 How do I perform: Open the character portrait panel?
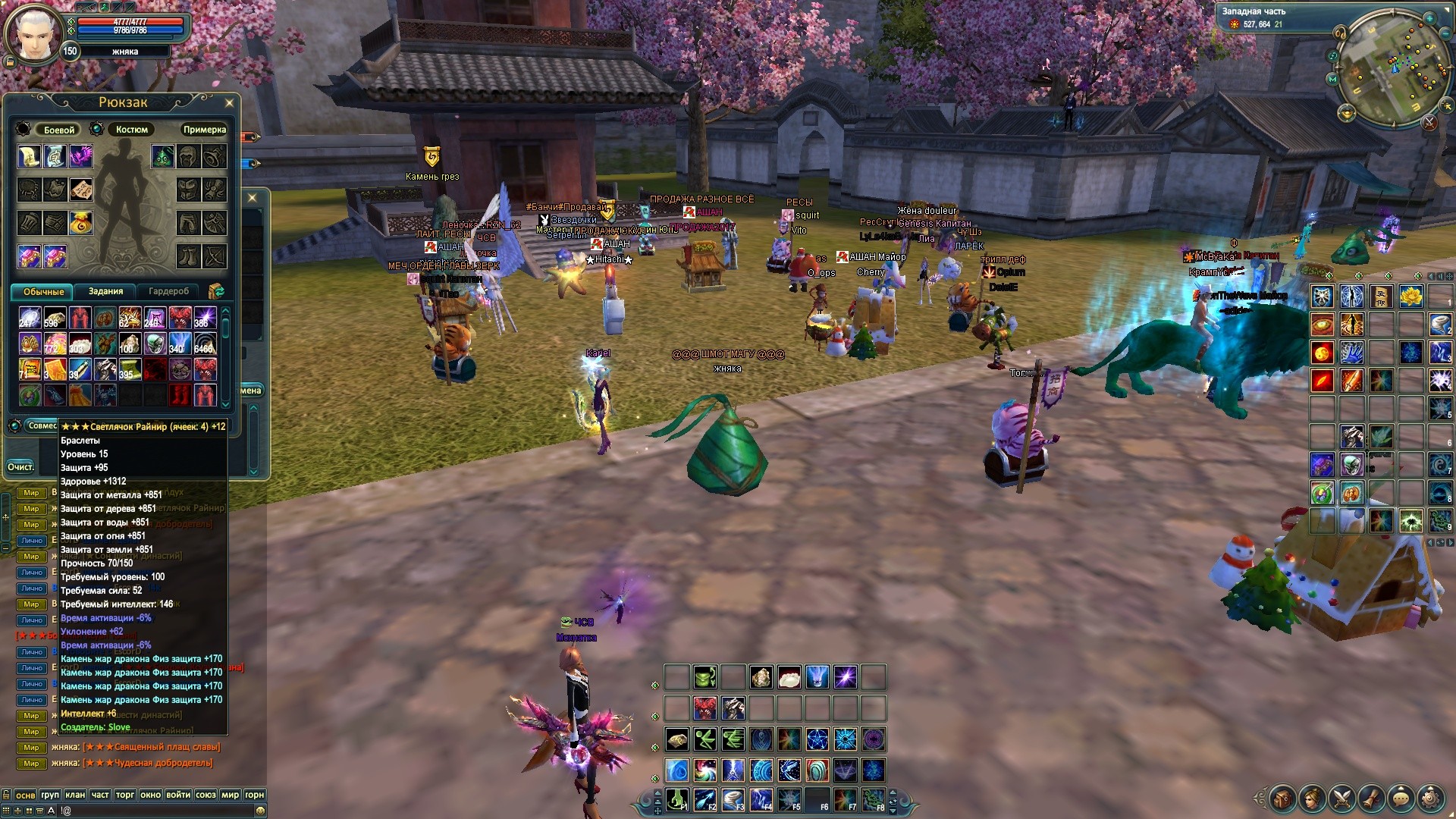[x=33, y=34]
